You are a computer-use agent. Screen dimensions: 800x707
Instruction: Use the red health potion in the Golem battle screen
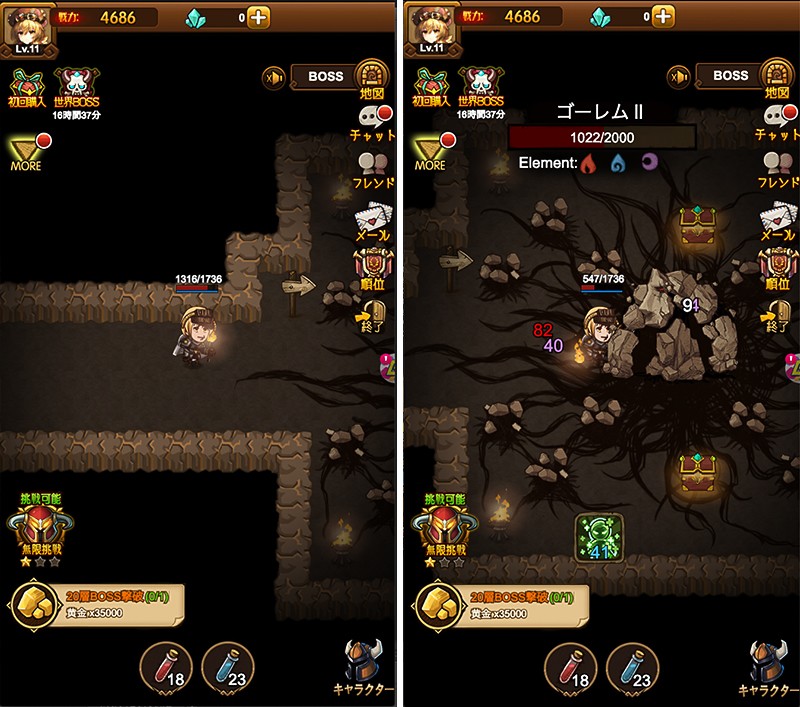coord(570,667)
